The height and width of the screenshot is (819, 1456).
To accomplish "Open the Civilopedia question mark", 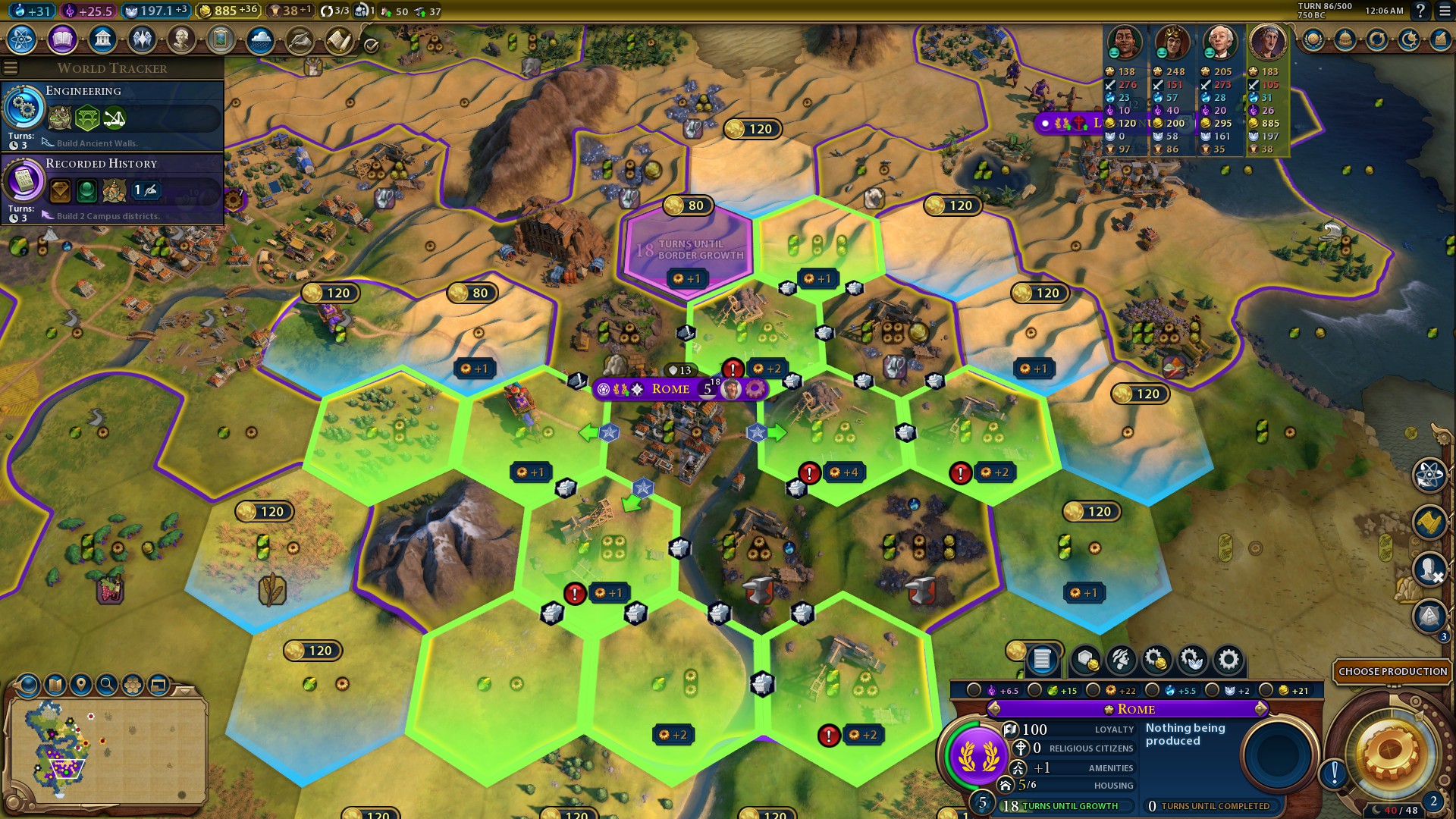I will pos(1421,11).
